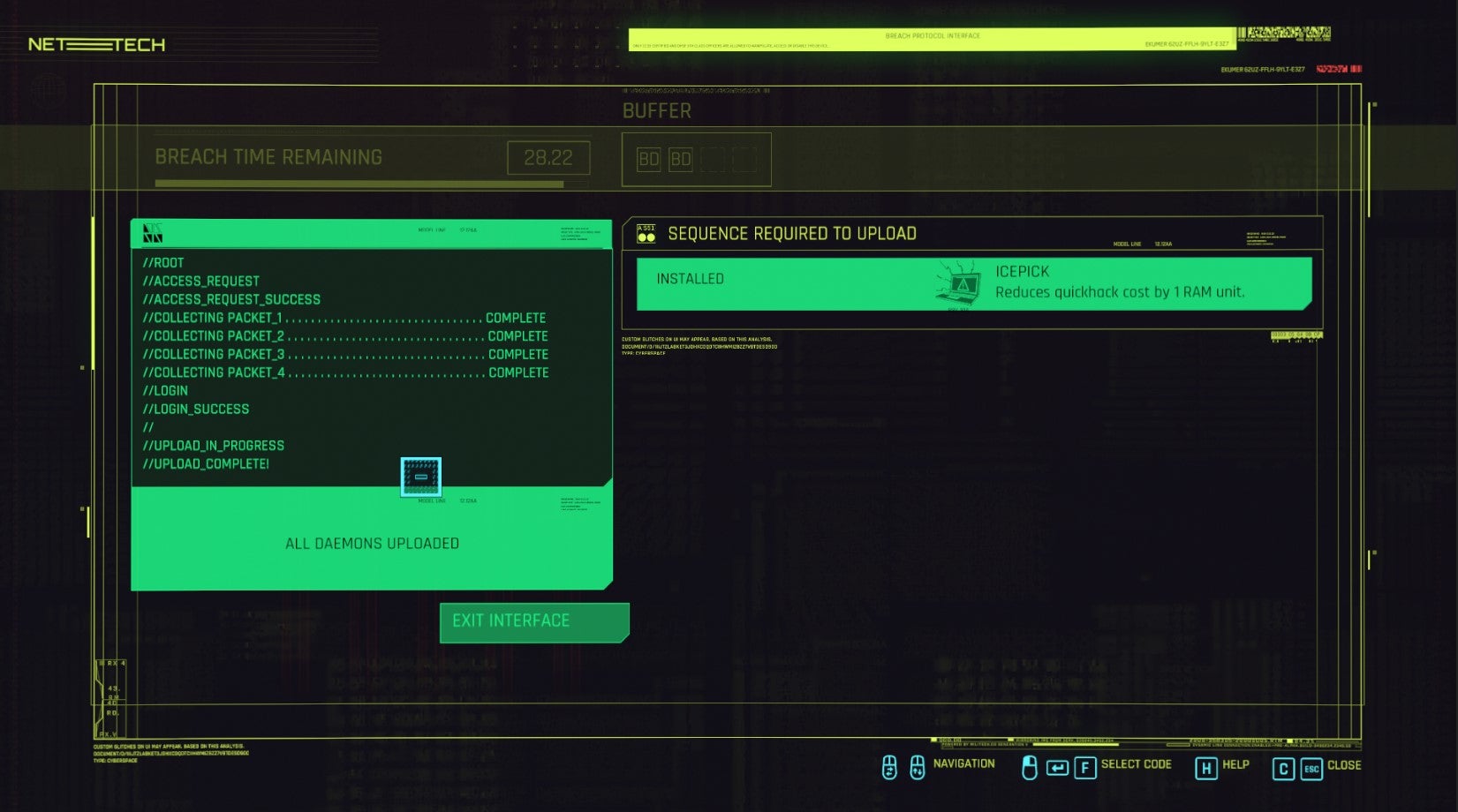Open the upload log terminal panel header

[x=371, y=231]
